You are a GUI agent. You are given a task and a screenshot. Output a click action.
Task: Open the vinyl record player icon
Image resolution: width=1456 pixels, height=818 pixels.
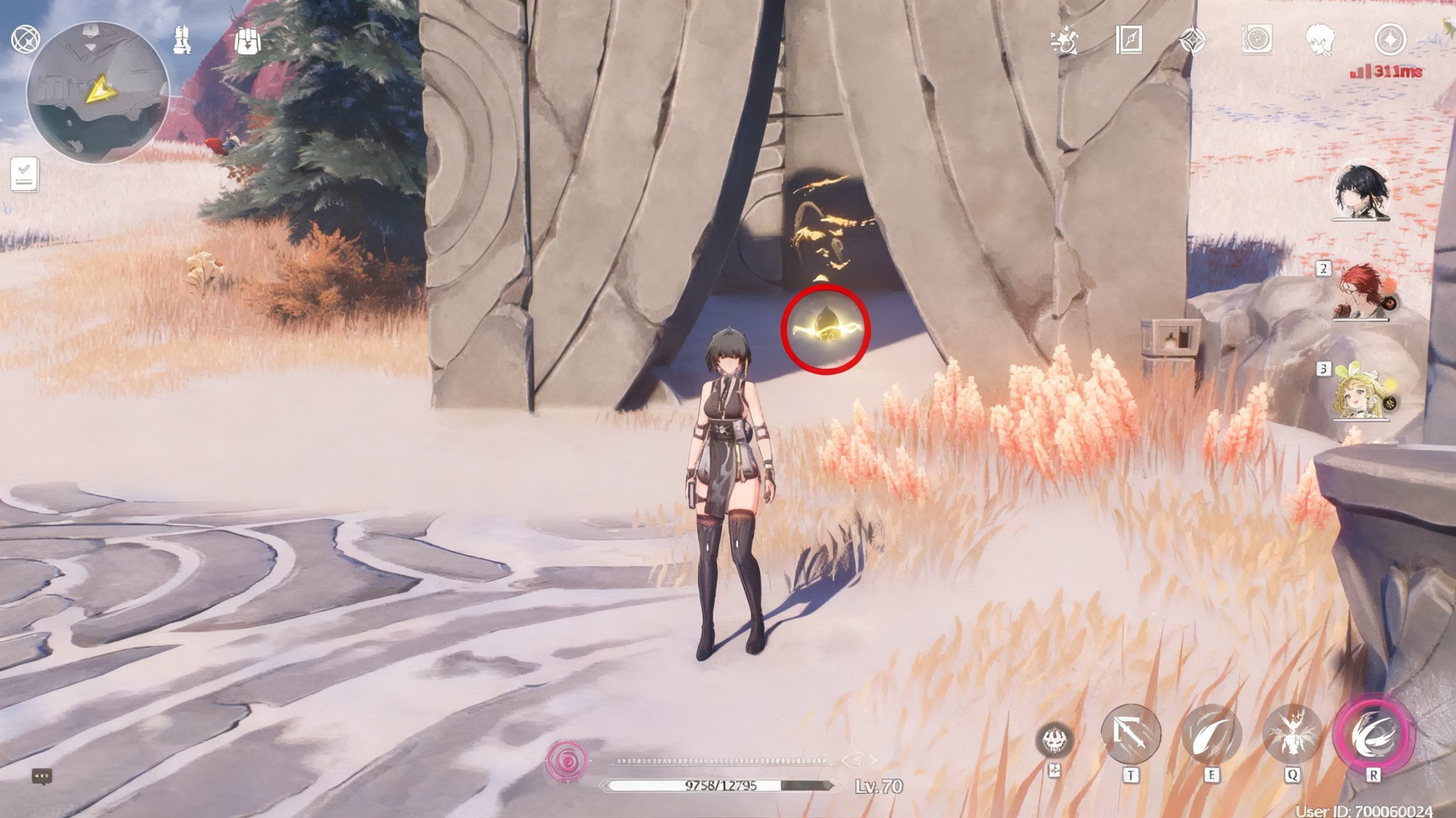tap(1256, 40)
